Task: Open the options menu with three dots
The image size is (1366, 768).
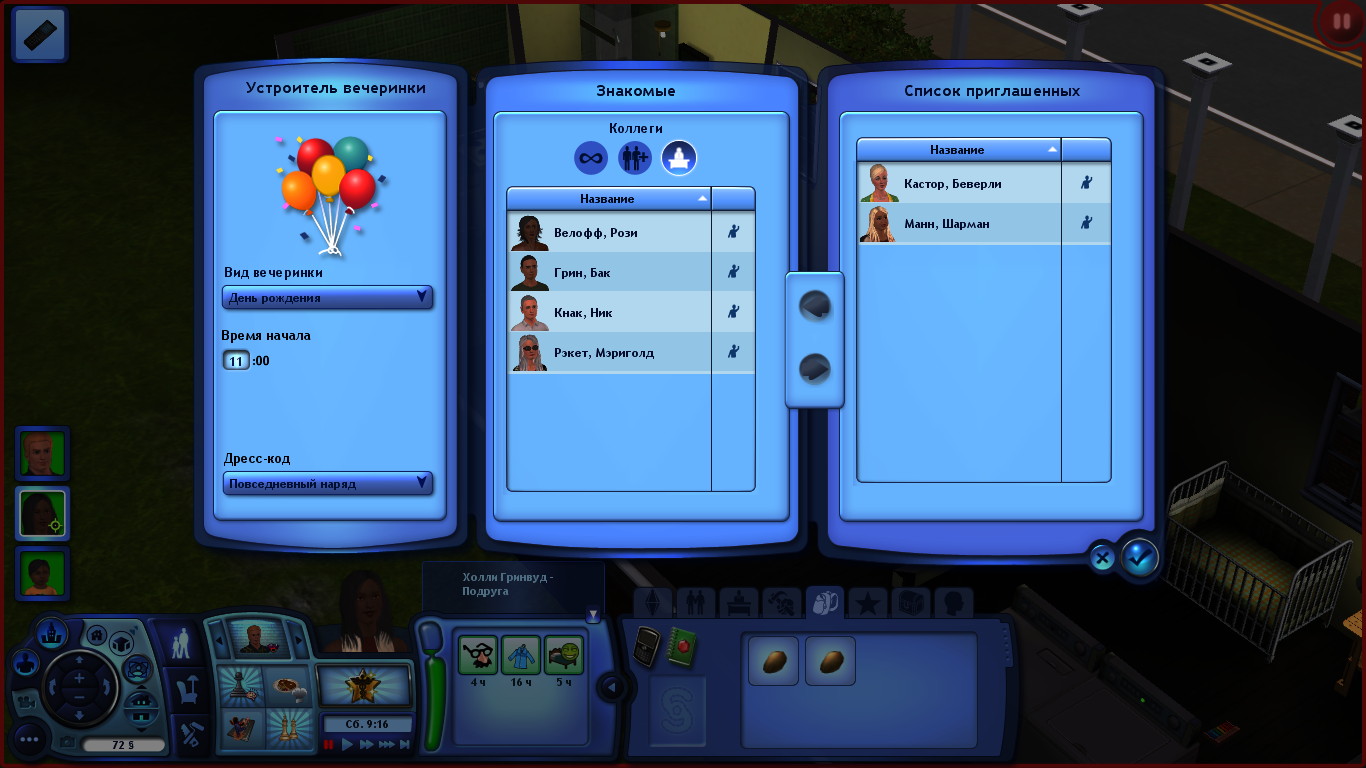Action: (29, 740)
